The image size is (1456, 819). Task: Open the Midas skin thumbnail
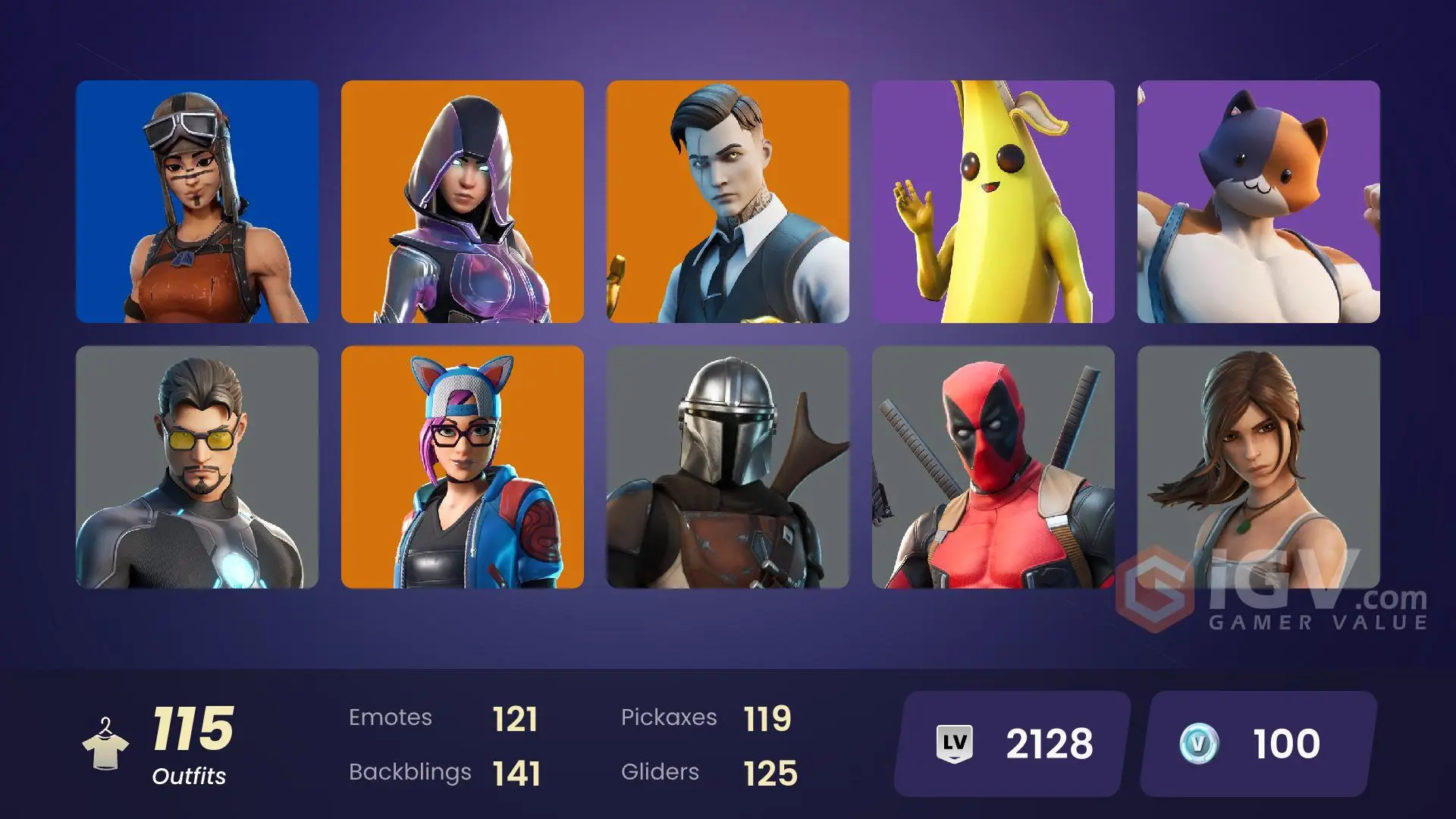[728, 201]
